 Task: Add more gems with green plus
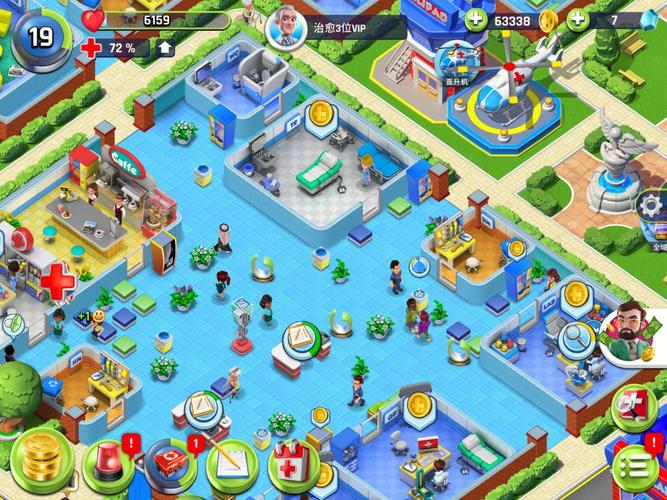coord(577,19)
